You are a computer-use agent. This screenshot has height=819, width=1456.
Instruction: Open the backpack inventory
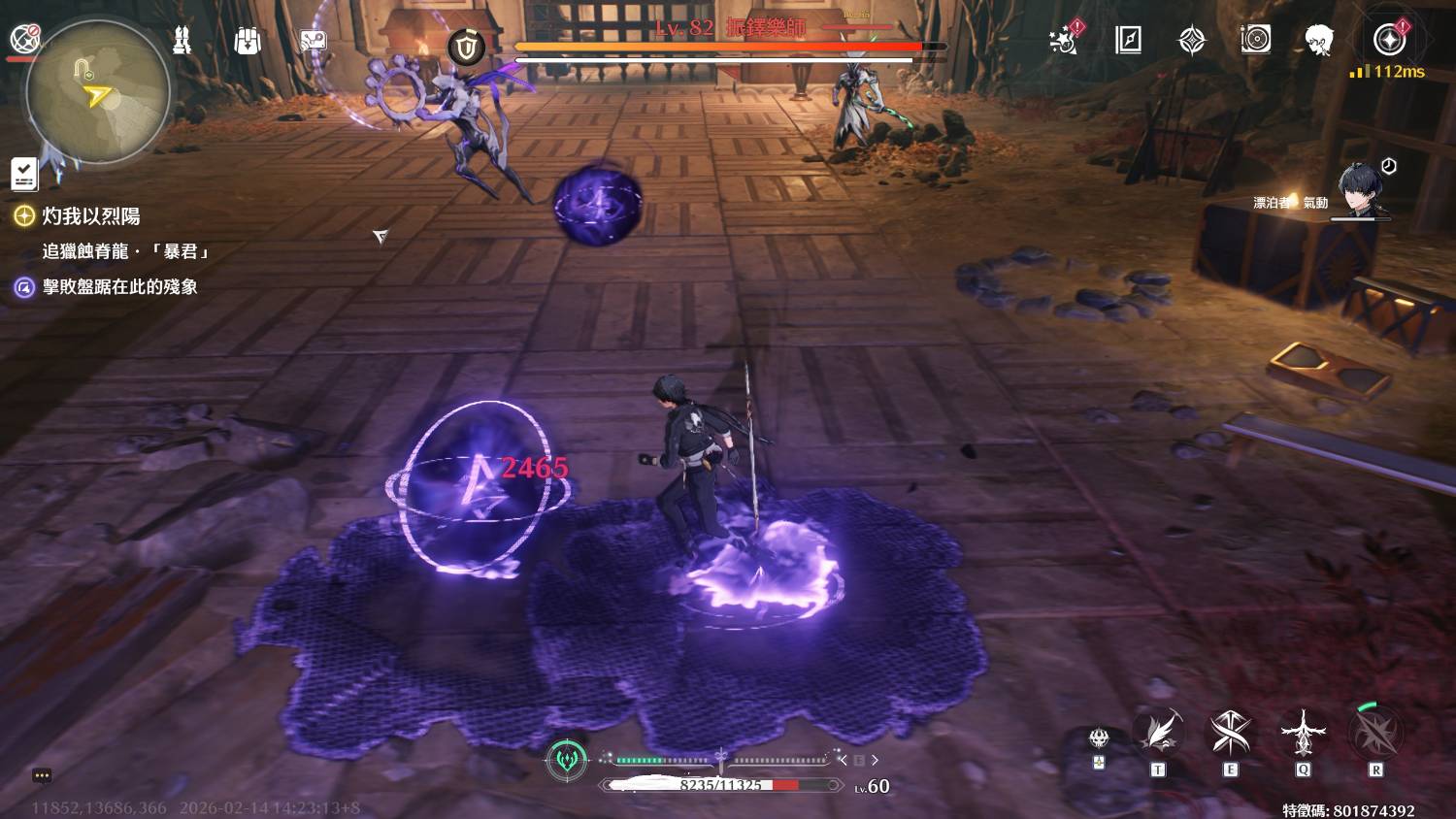[x=248, y=41]
